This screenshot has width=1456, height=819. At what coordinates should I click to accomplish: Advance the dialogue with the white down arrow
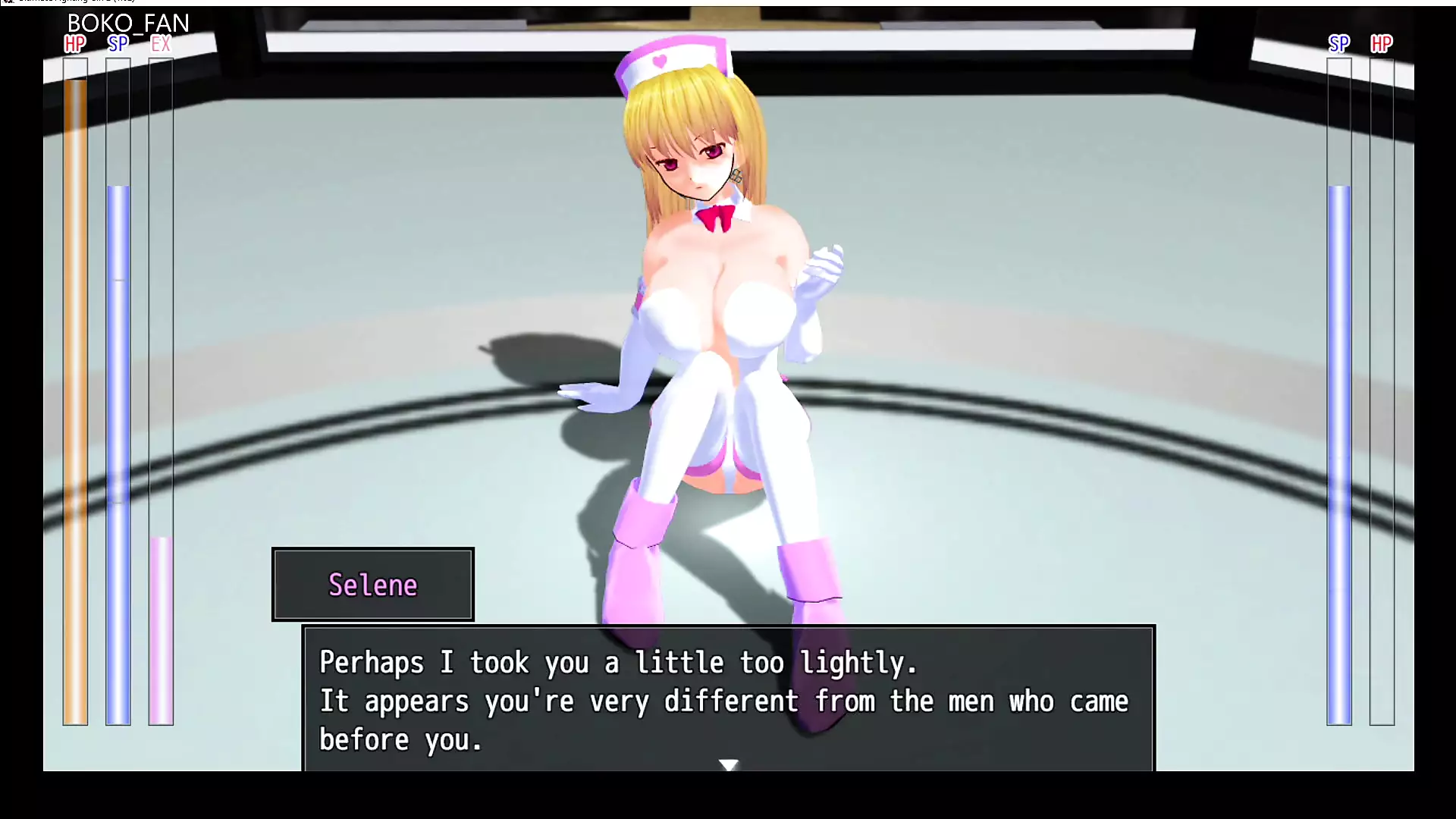(729, 764)
